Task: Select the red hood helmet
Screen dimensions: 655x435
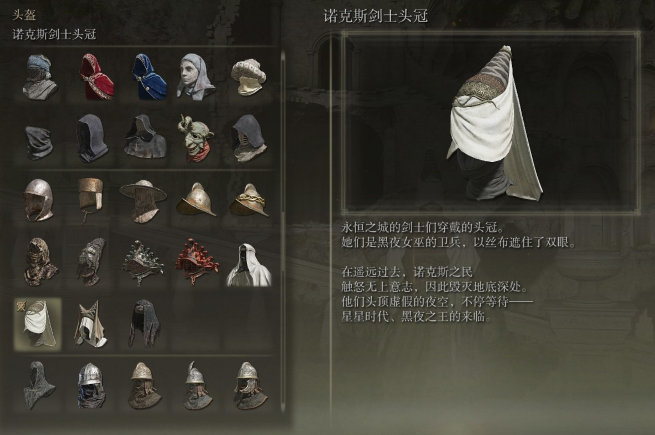Action: click(x=95, y=76)
